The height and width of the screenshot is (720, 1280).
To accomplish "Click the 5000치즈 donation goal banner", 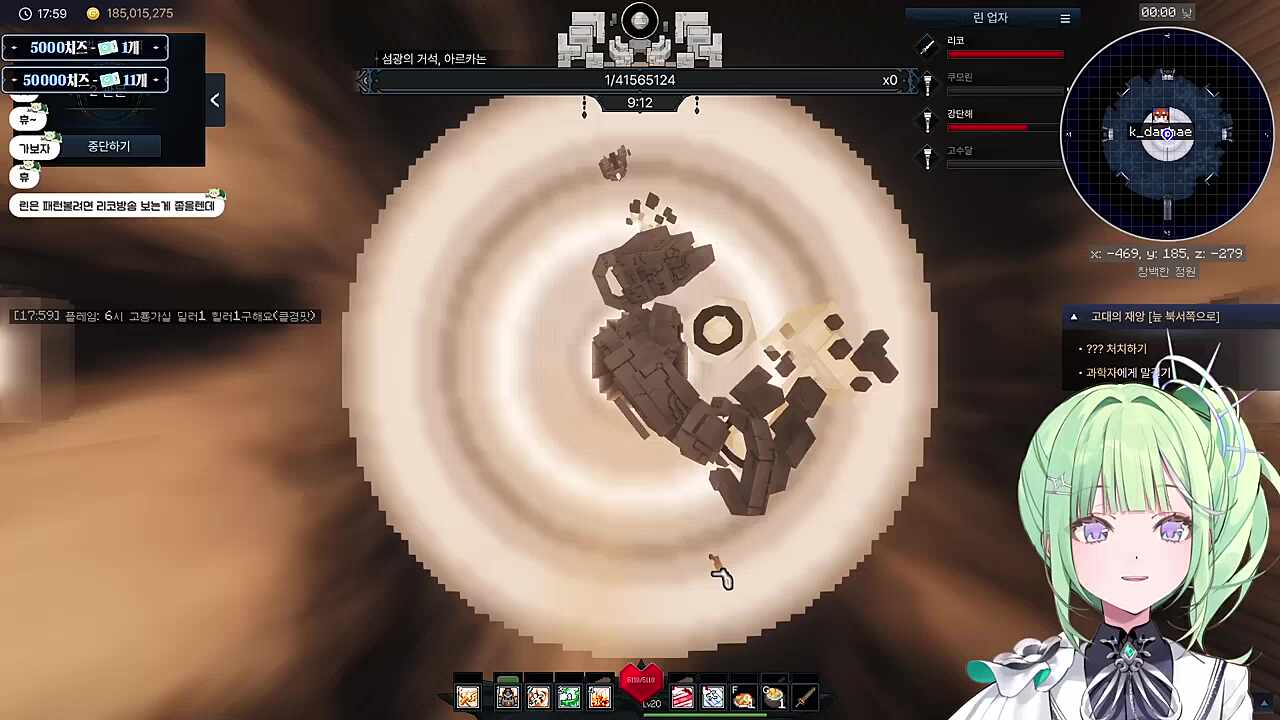I will point(85,48).
